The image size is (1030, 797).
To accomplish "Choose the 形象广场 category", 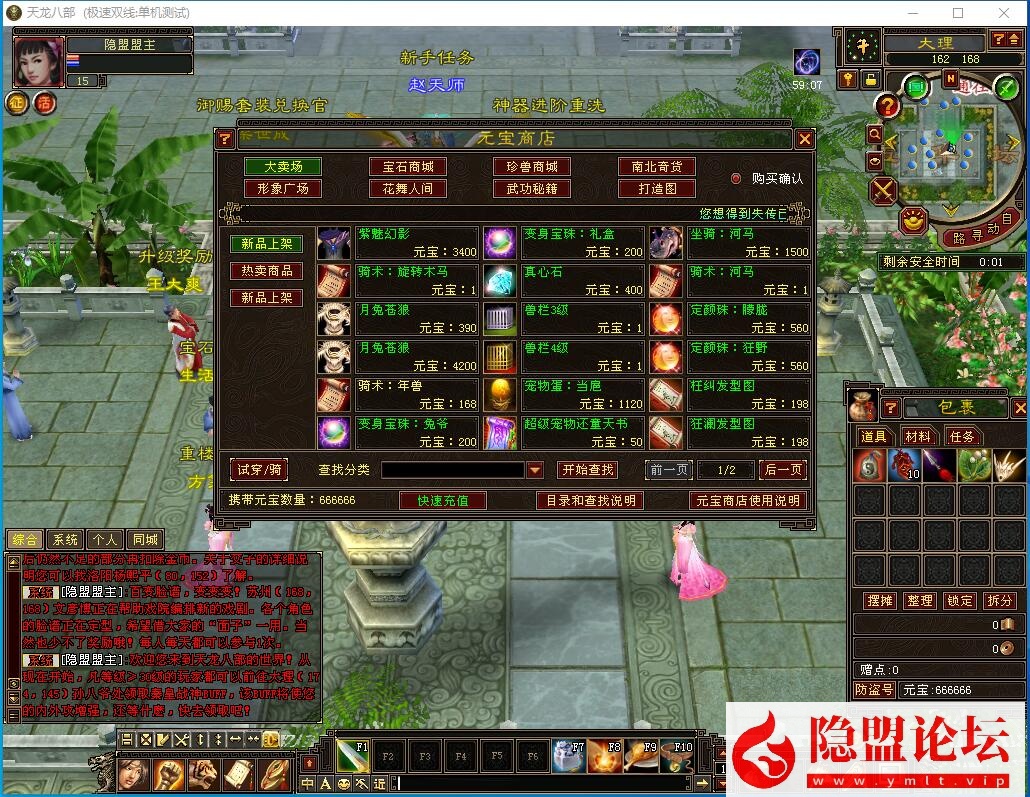I will 283,188.
